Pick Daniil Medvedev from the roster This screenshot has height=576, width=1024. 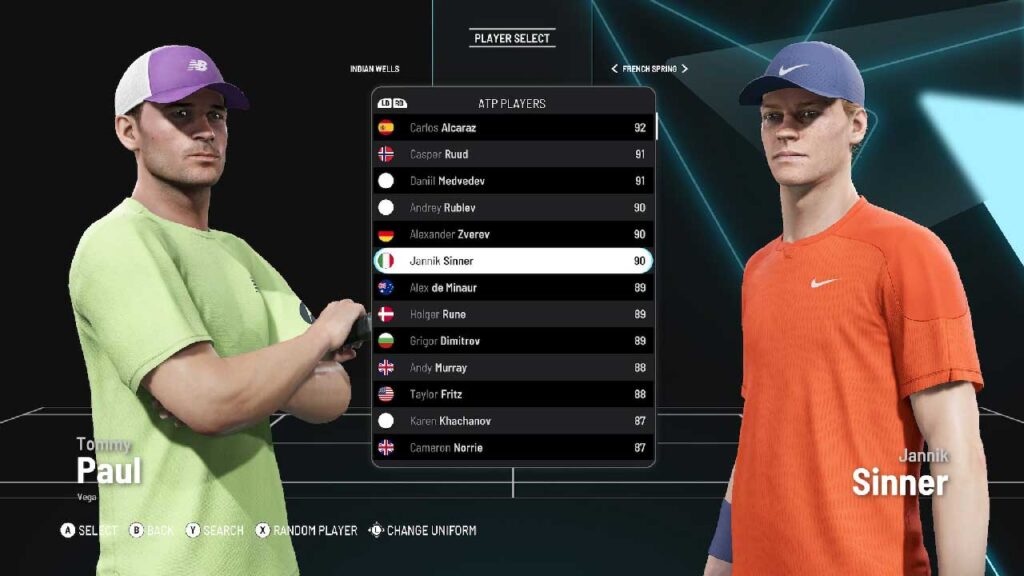pyautogui.click(x=512, y=181)
